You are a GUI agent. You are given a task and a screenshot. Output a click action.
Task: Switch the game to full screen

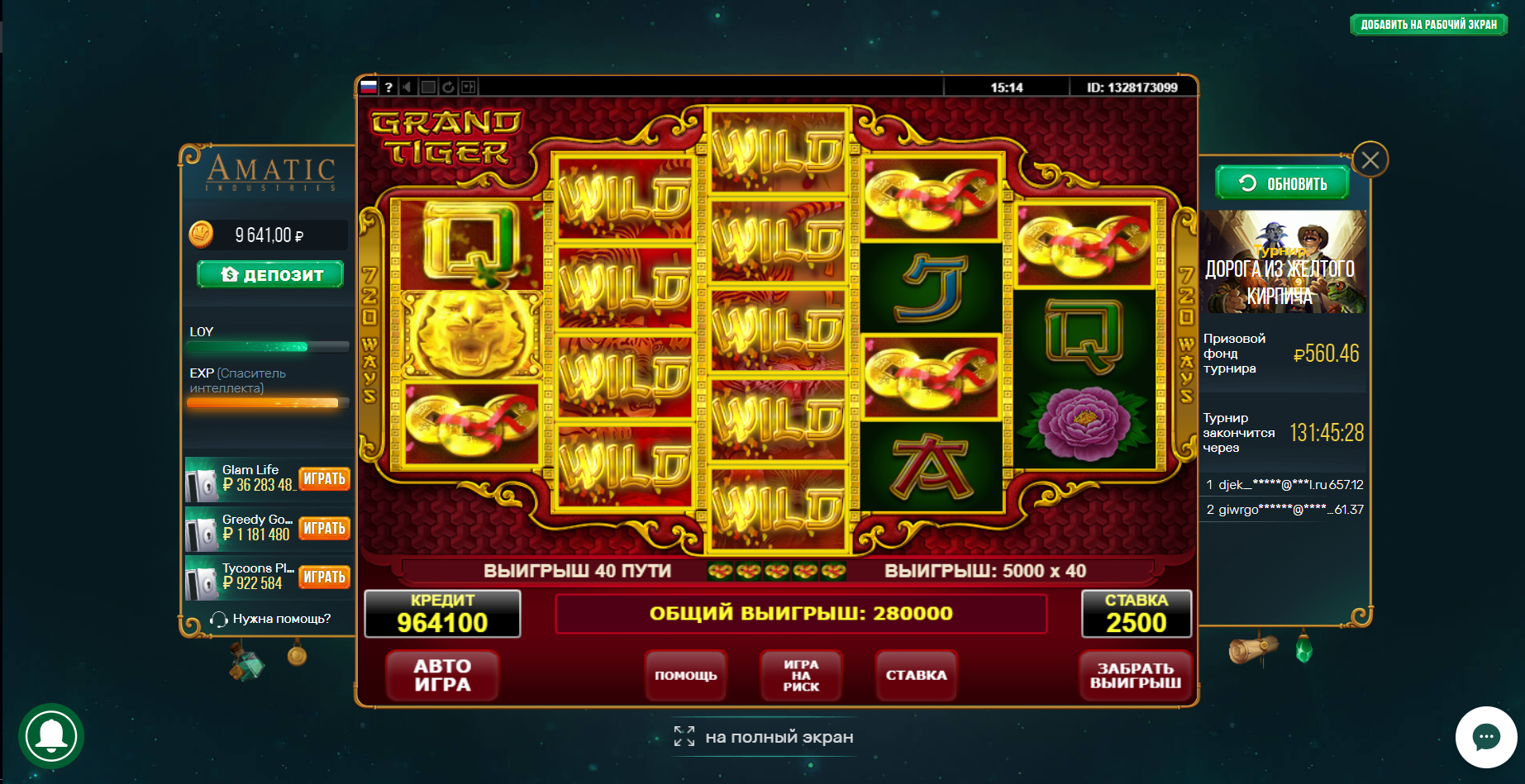coord(764,737)
